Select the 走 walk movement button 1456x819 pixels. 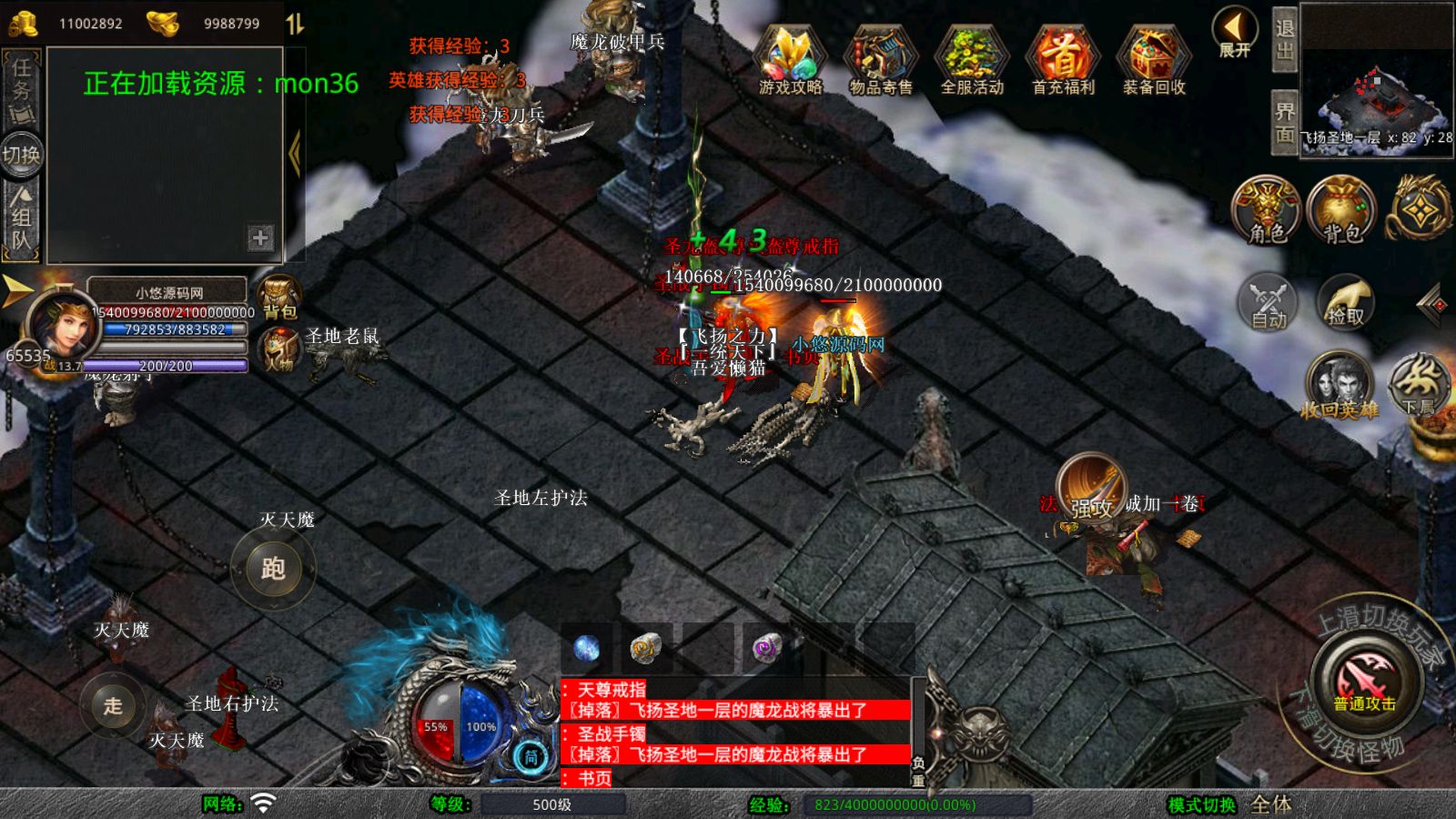click(113, 705)
